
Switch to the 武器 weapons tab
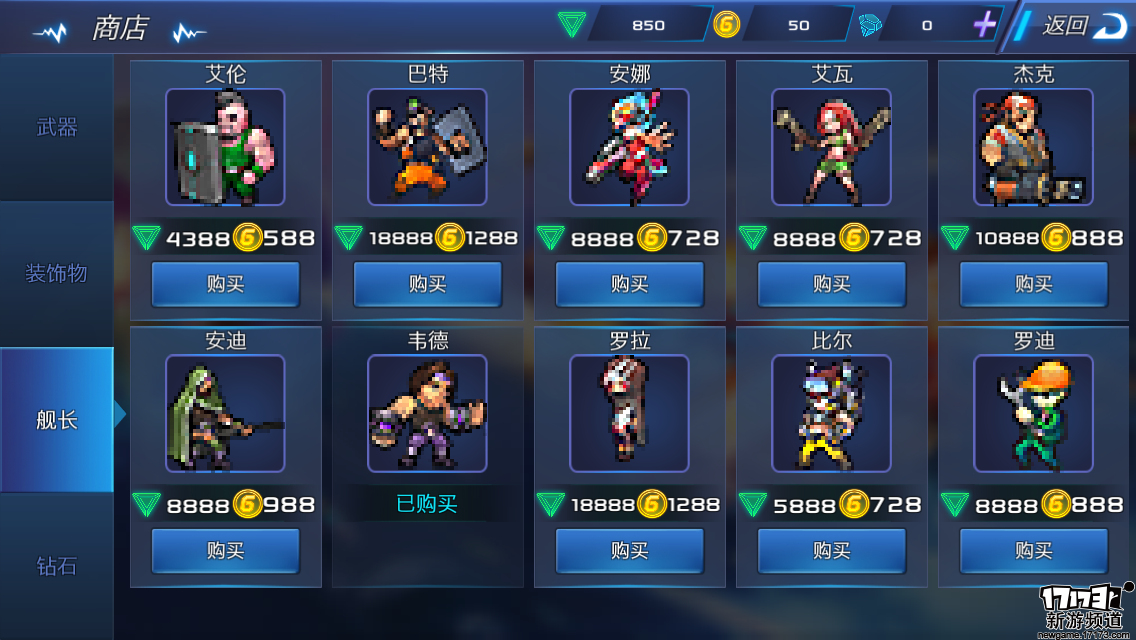[57, 127]
